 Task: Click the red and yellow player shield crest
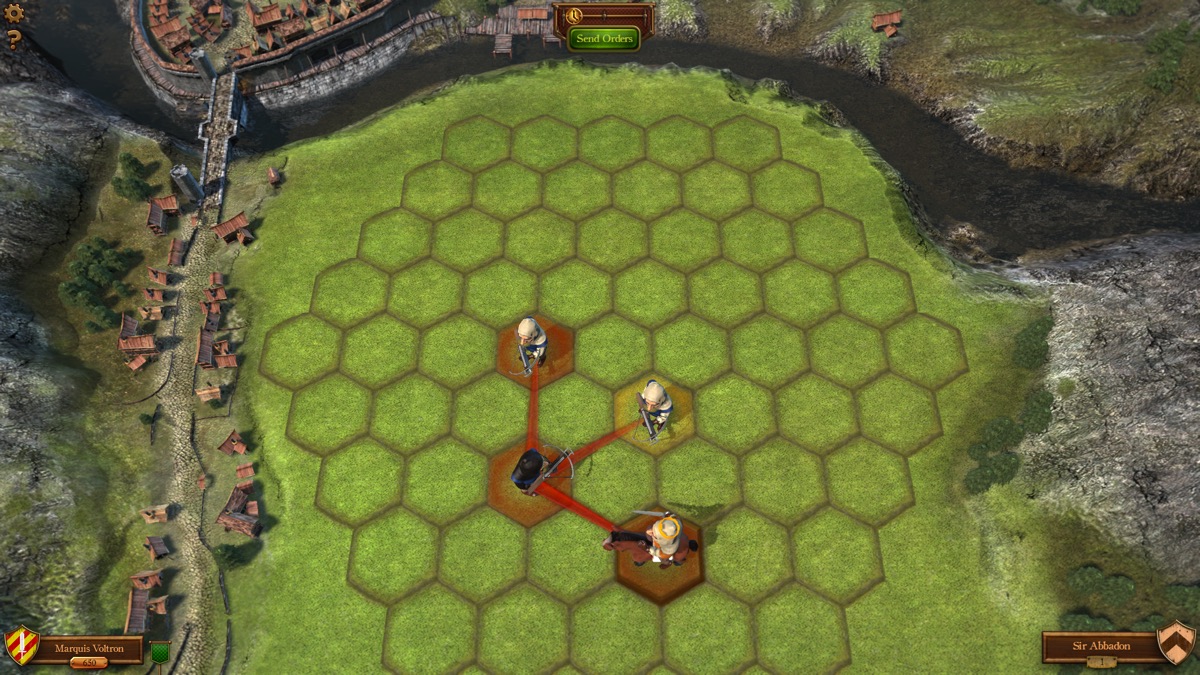21,645
